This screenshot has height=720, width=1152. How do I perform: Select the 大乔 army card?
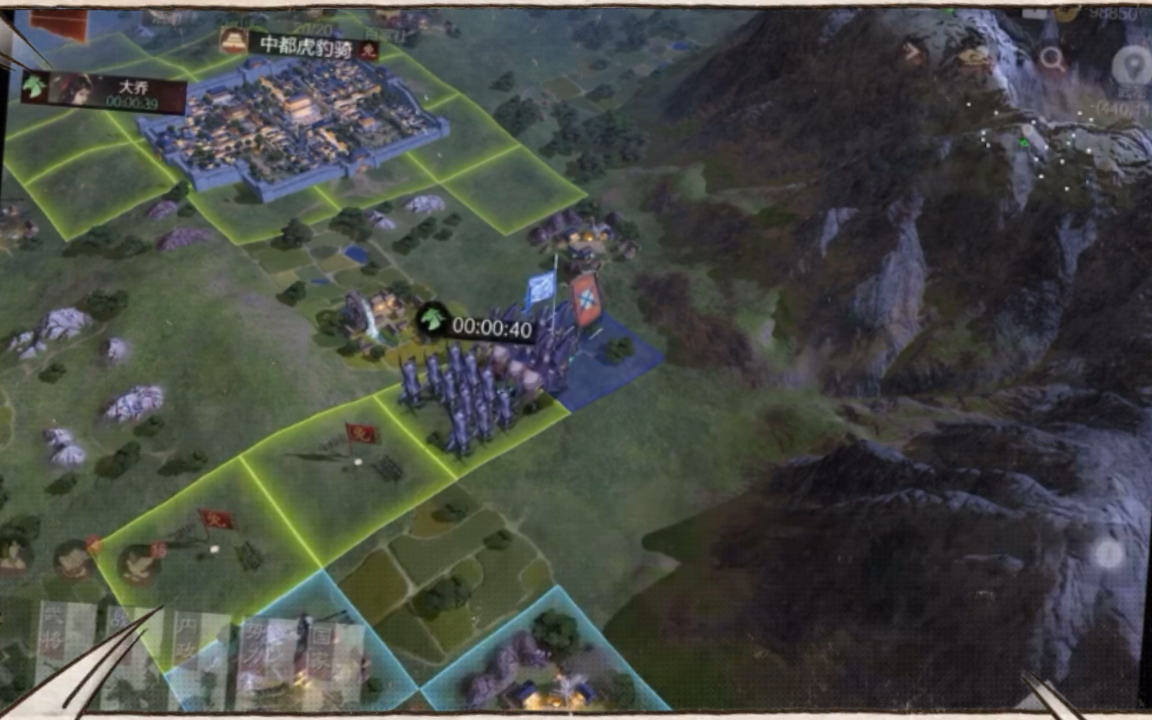click(x=104, y=92)
